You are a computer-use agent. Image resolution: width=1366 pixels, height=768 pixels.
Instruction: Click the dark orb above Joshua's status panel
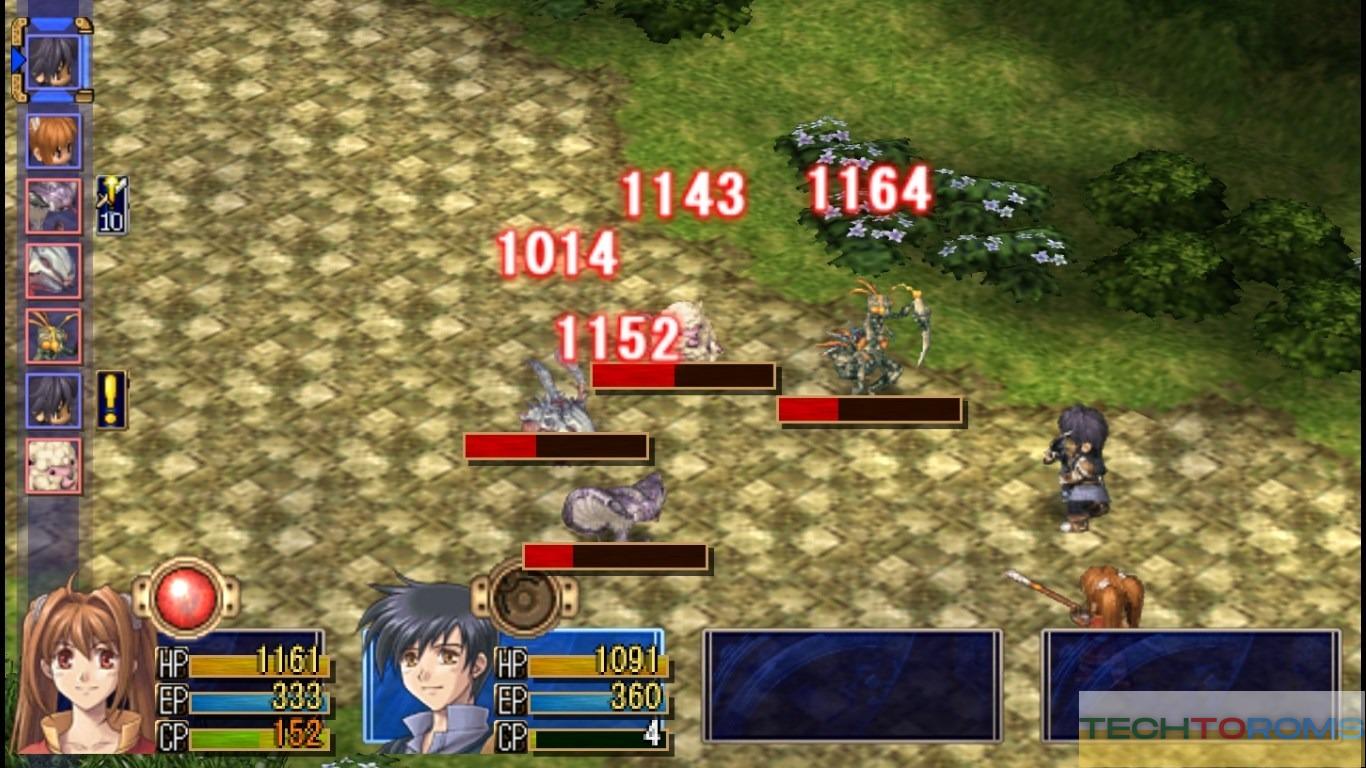[524, 597]
